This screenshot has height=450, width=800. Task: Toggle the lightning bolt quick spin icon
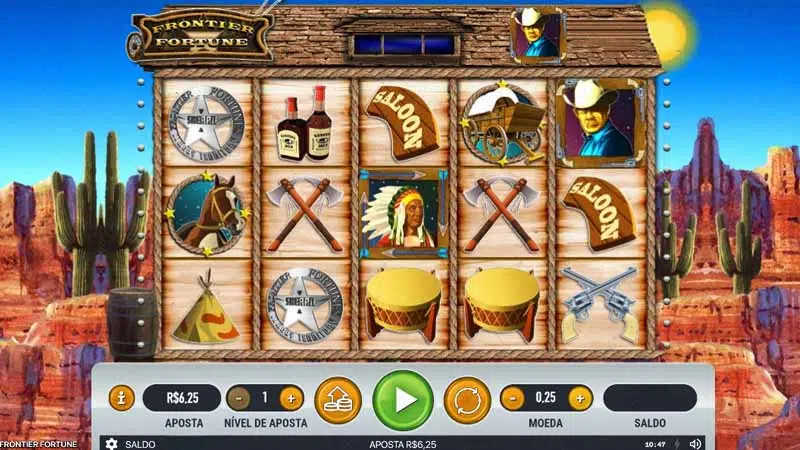[678, 443]
